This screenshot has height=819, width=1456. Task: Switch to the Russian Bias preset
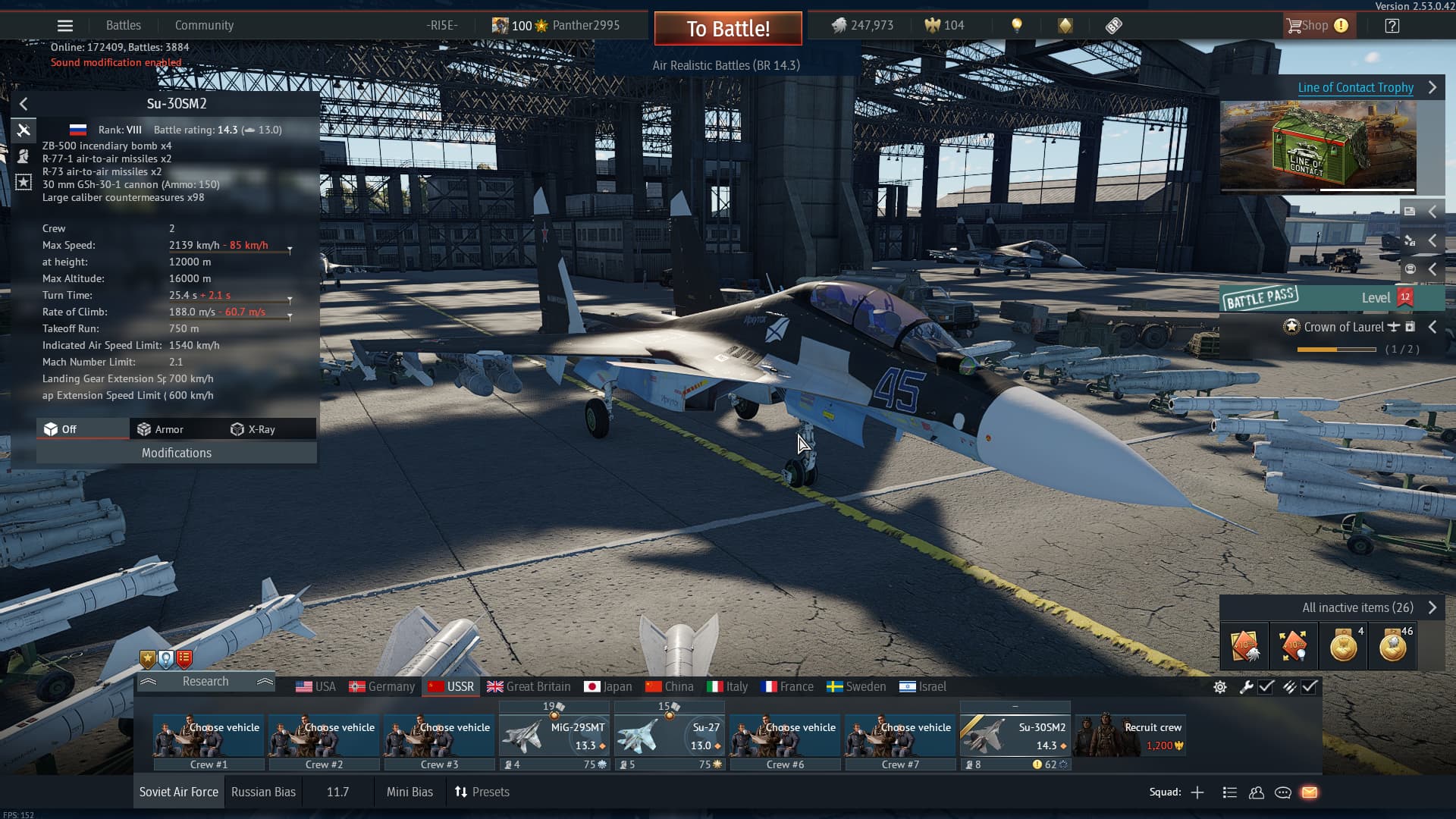coord(263,792)
